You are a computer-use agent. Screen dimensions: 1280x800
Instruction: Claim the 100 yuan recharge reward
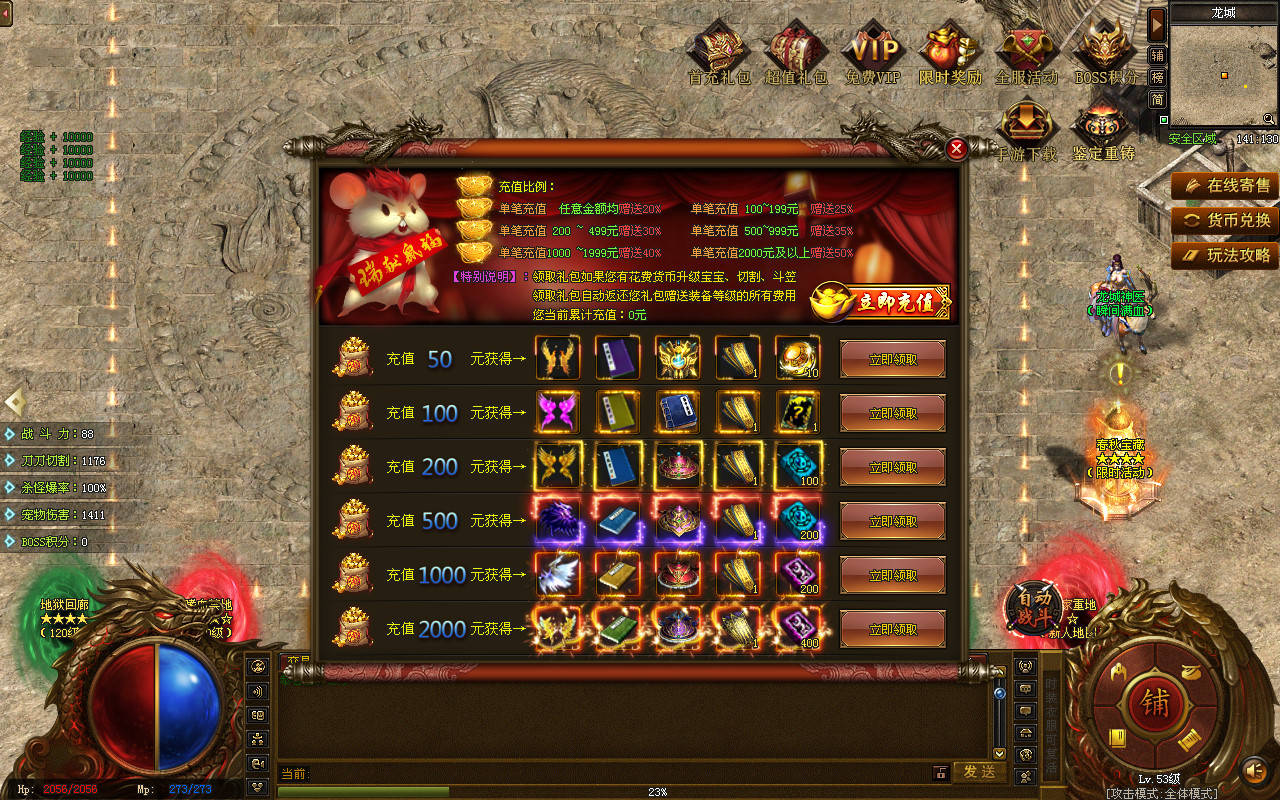coord(892,413)
